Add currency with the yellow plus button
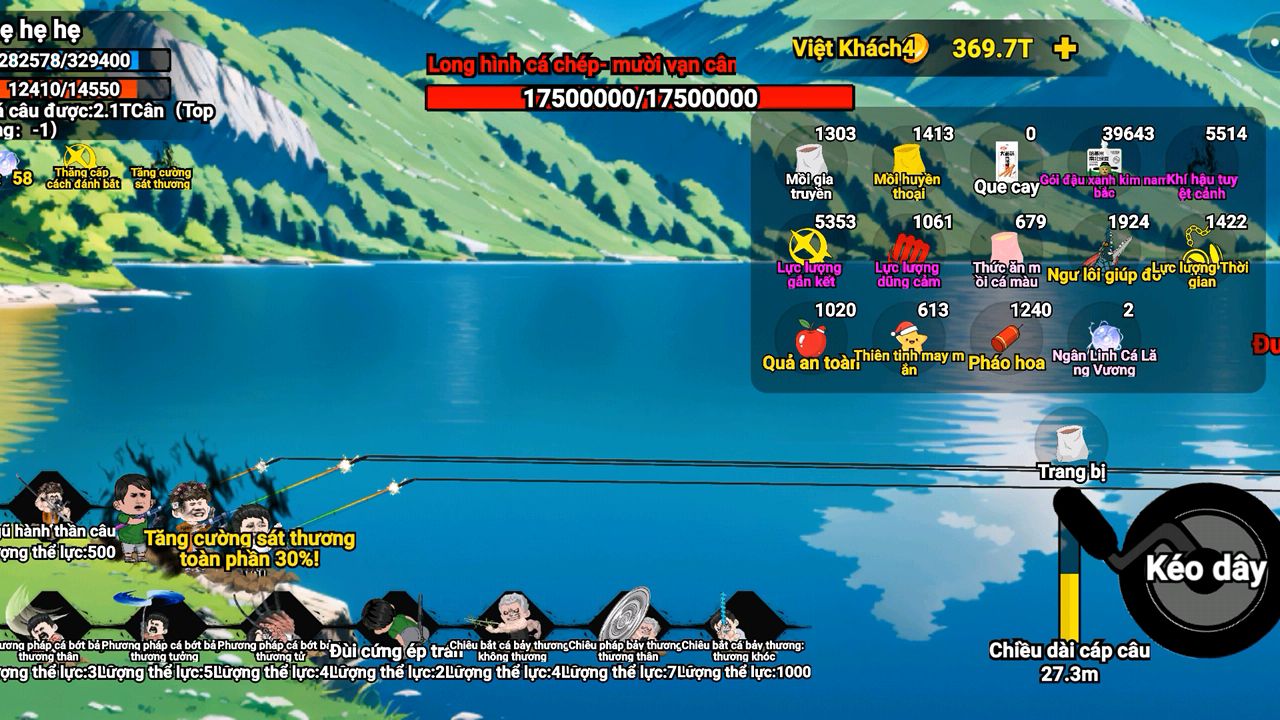Image resolution: width=1280 pixels, height=720 pixels. 1066,48
